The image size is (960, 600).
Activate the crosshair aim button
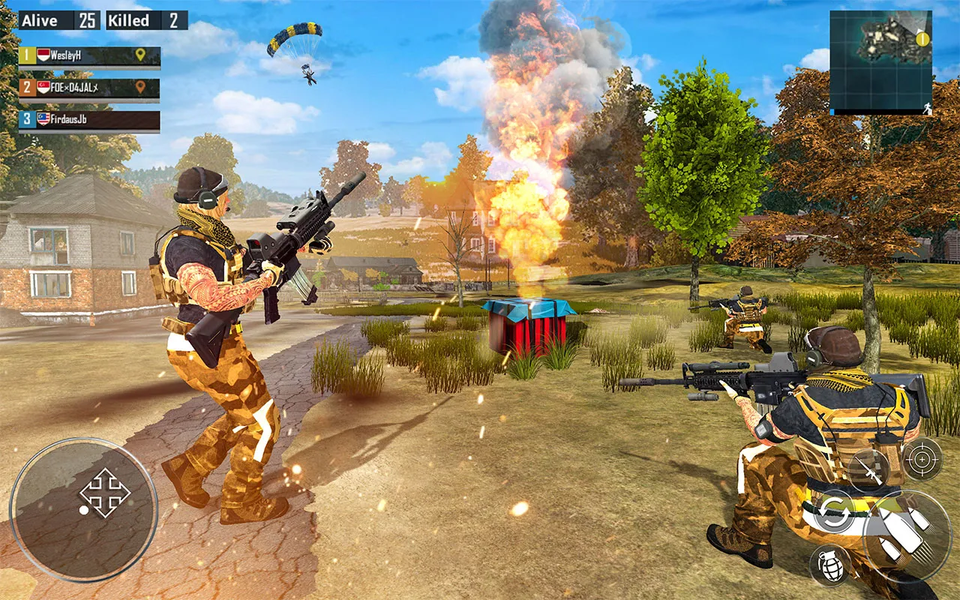point(921,459)
